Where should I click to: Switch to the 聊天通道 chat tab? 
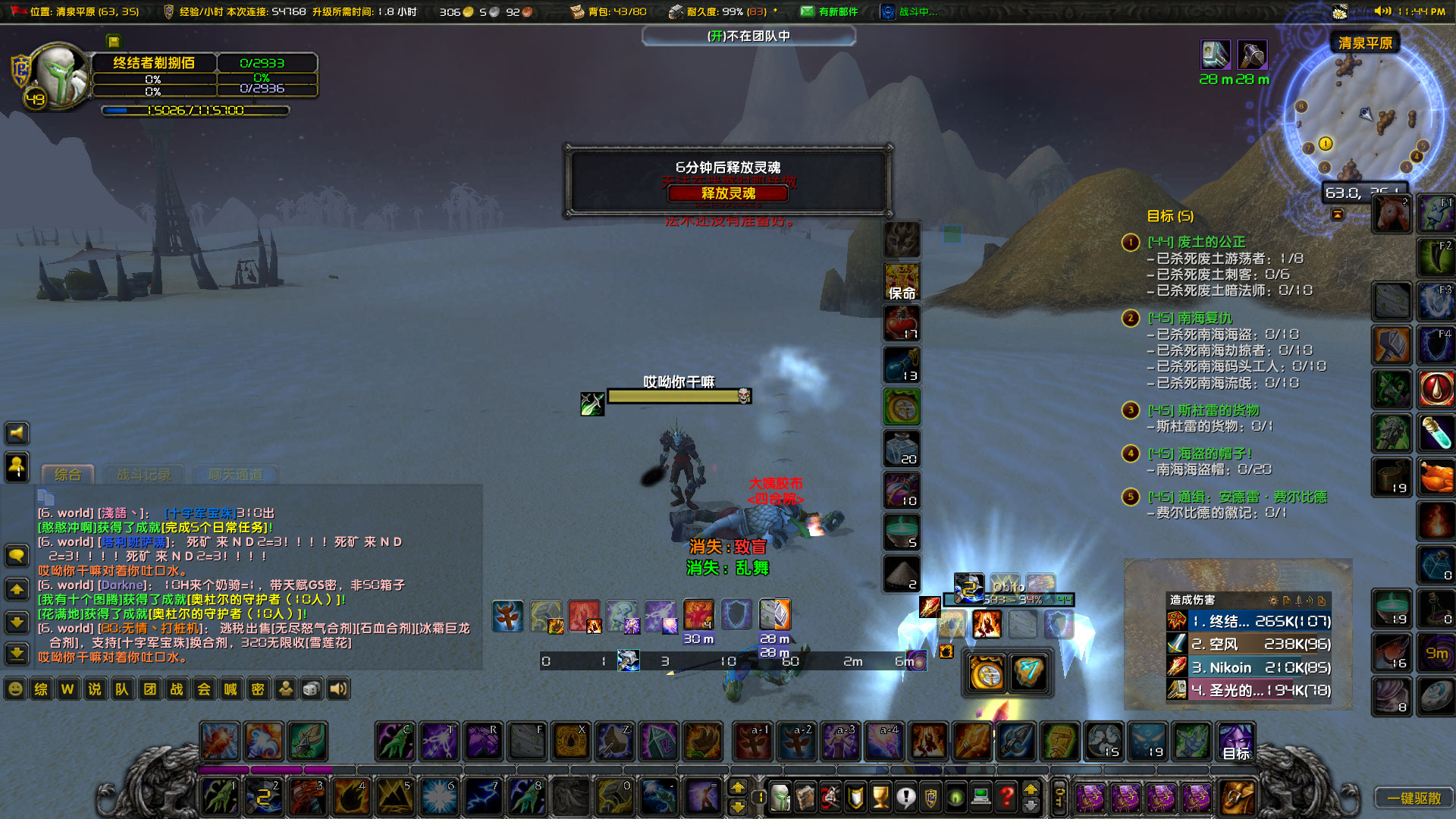[235, 475]
